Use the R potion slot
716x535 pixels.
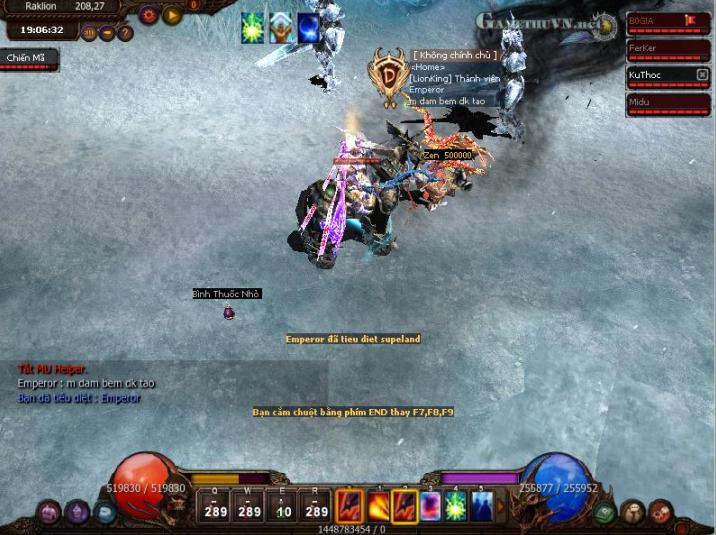(x=316, y=505)
